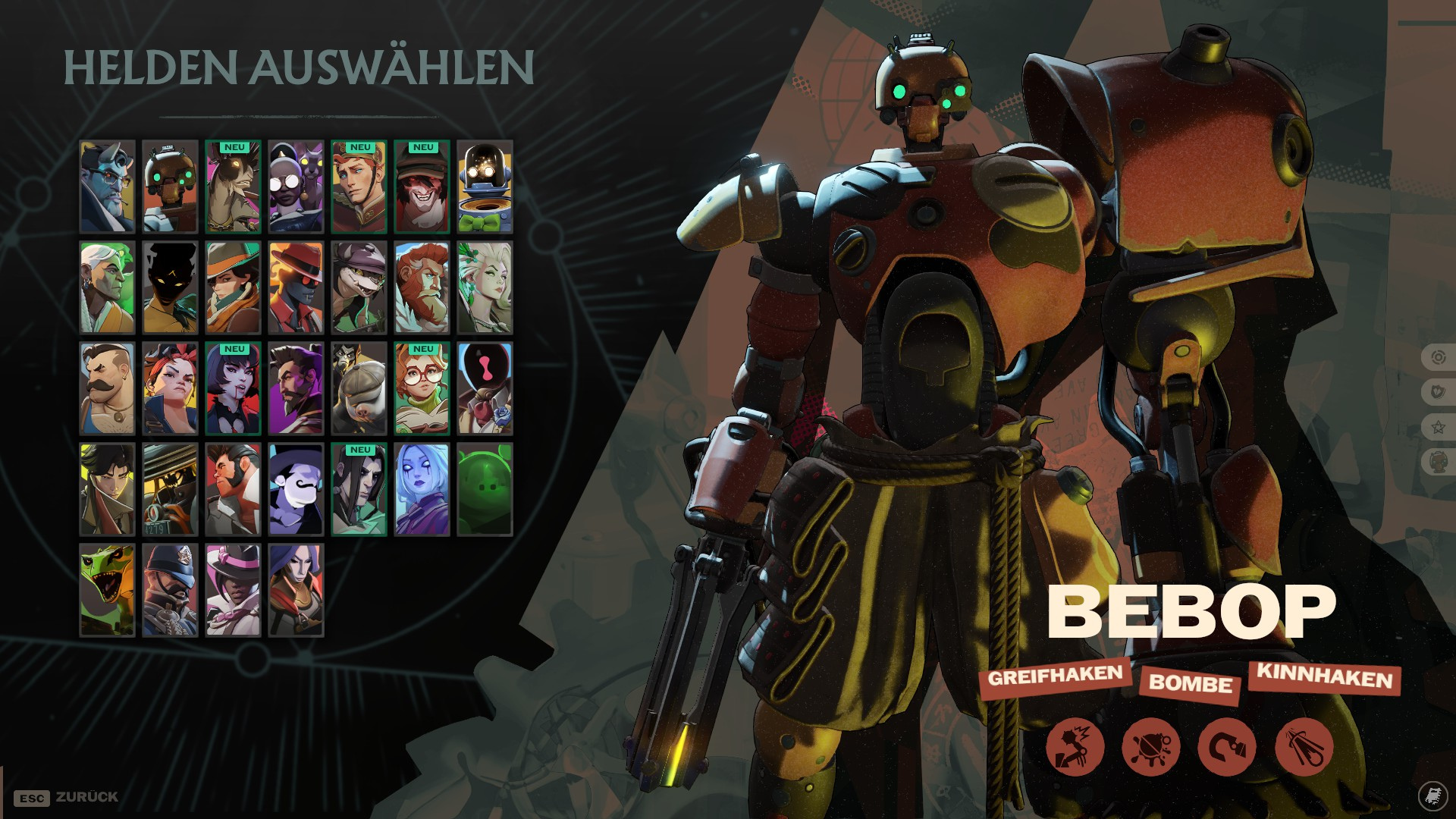Pick the new vampire hero with black bob
Image resolution: width=1456 pixels, height=819 pixels.
(233, 388)
